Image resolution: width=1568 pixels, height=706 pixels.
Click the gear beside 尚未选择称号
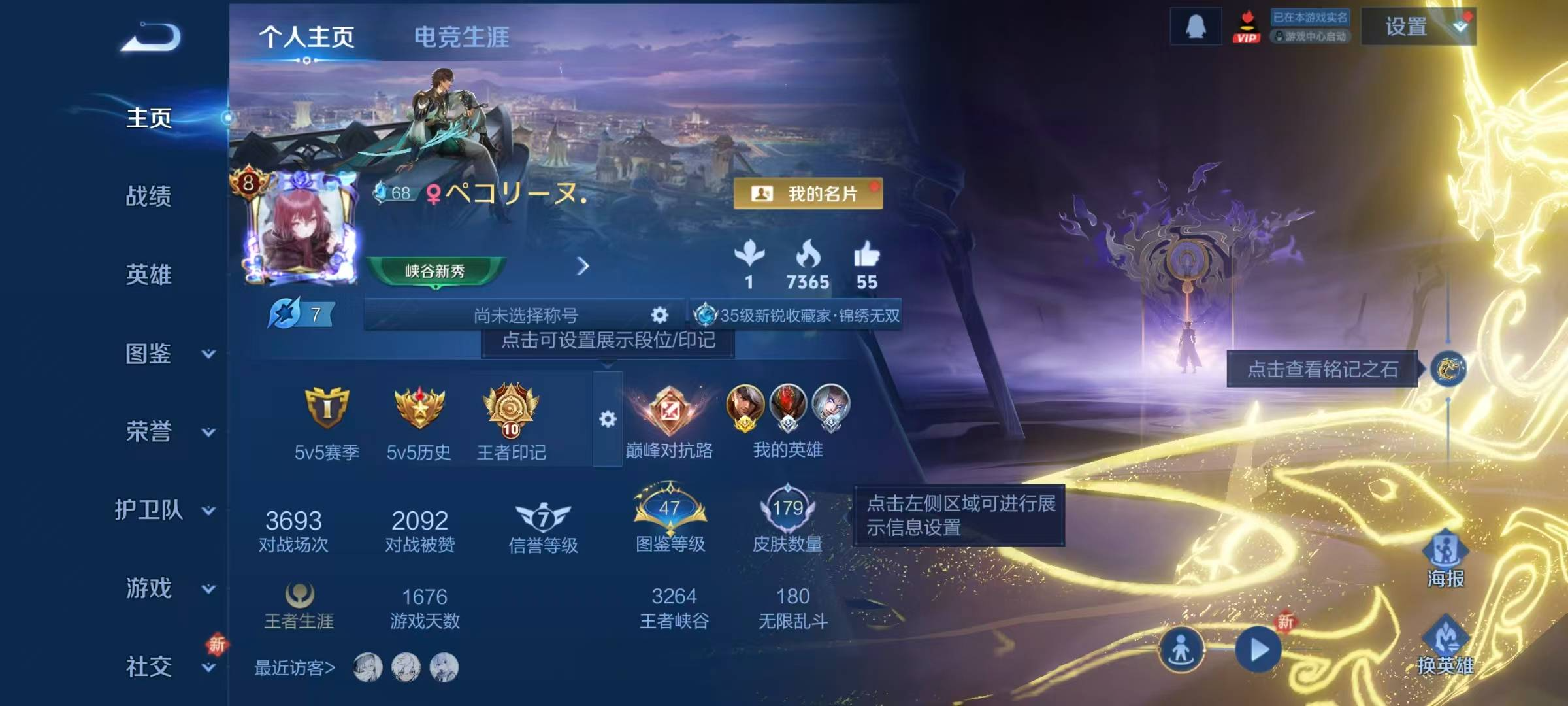click(x=660, y=316)
